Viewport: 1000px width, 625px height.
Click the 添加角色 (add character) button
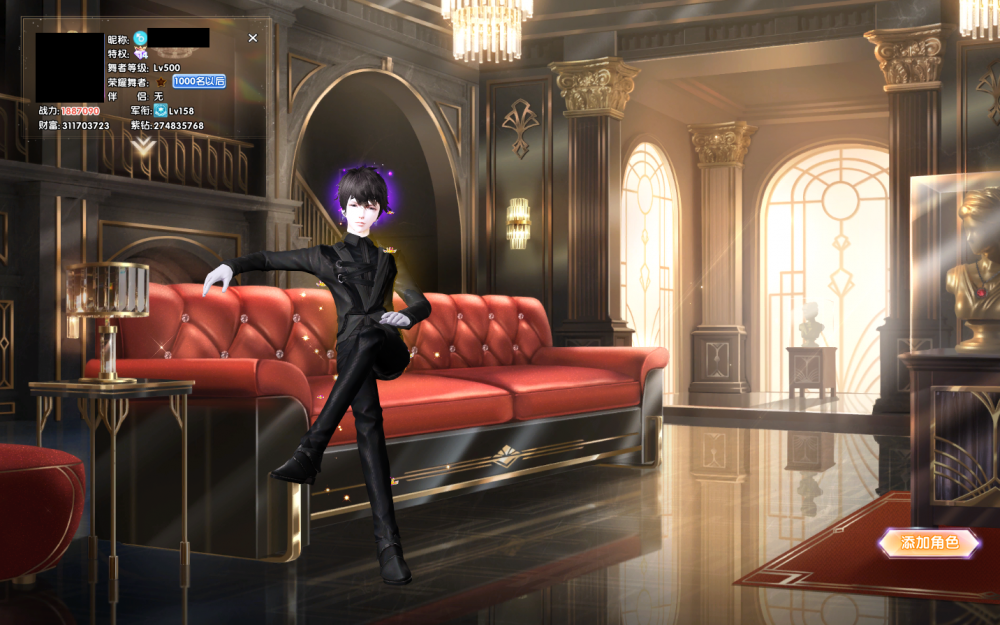[929, 543]
